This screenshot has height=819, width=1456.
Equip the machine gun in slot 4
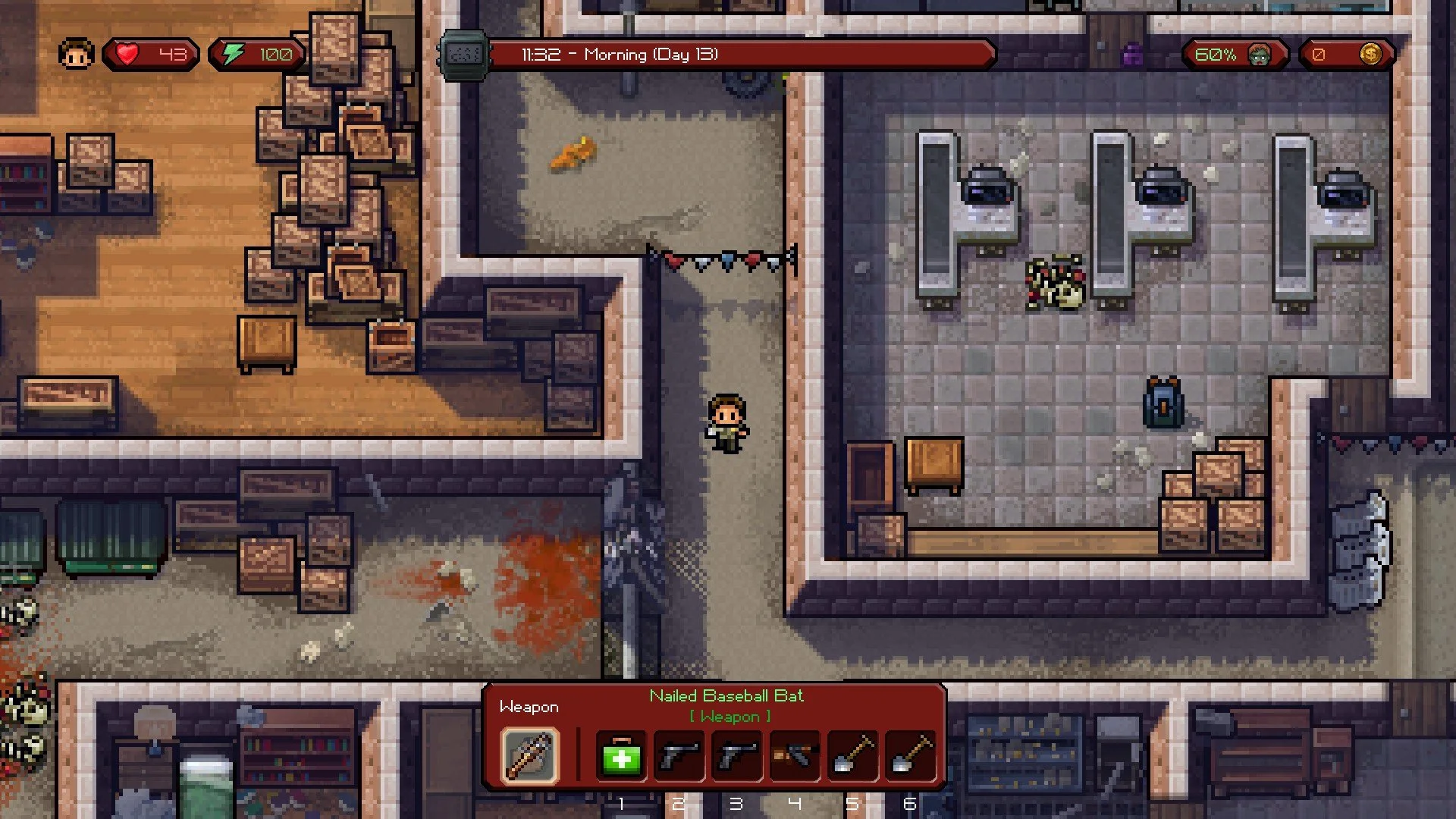tap(794, 755)
